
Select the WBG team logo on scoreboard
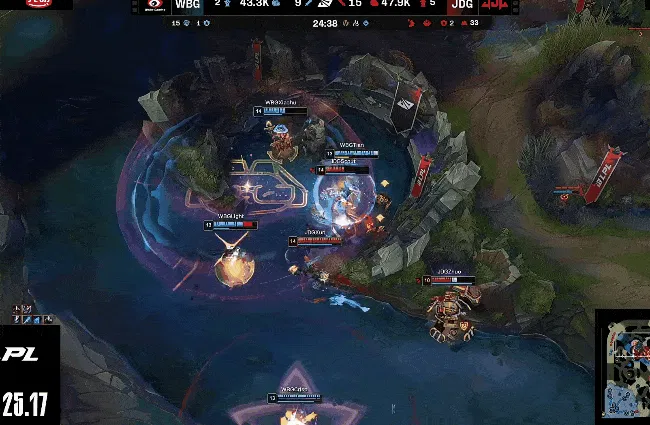(x=152, y=6)
